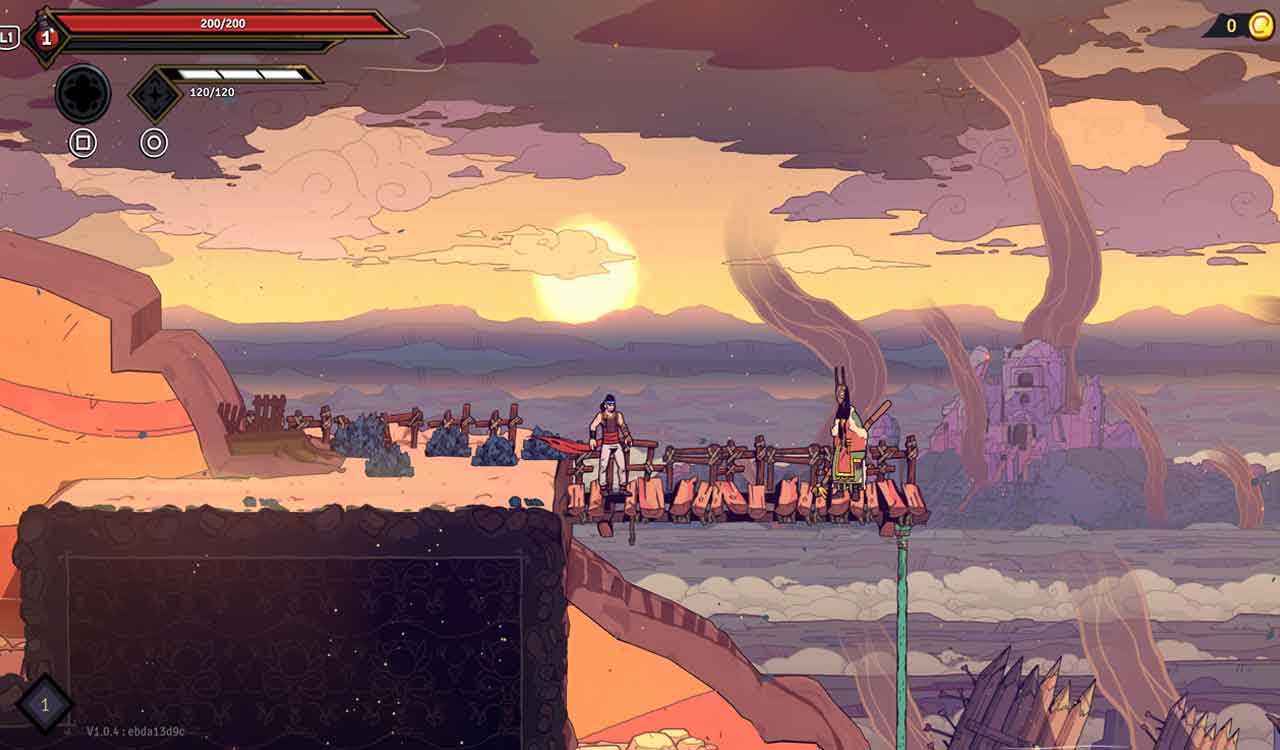Select the dark clover ability icon

[85, 91]
